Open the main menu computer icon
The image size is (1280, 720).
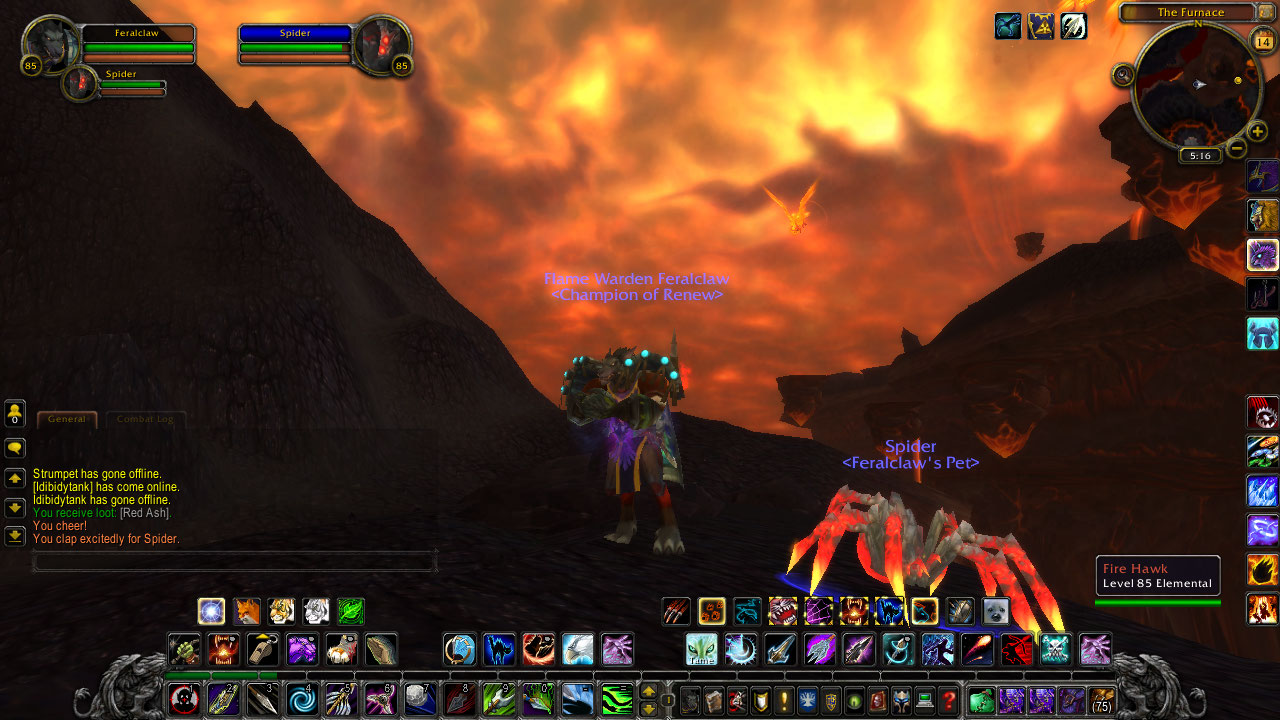(925, 700)
